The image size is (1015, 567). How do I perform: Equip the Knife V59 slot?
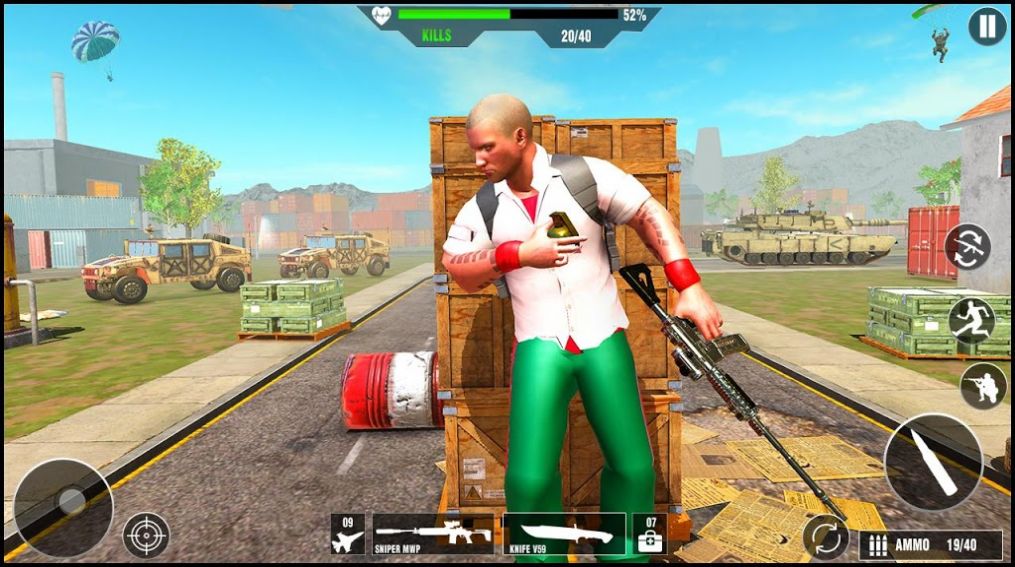pyautogui.click(x=565, y=535)
